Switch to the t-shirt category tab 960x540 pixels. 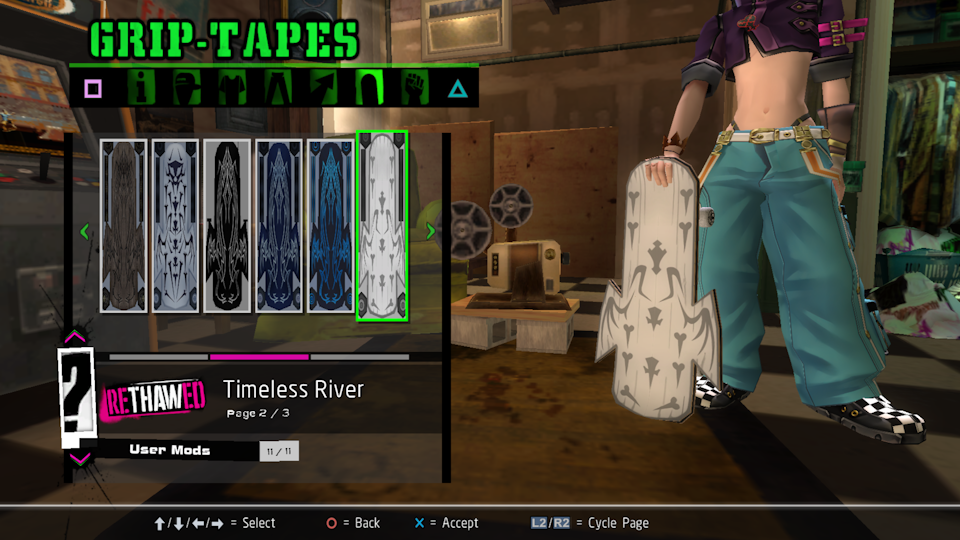(x=232, y=88)
